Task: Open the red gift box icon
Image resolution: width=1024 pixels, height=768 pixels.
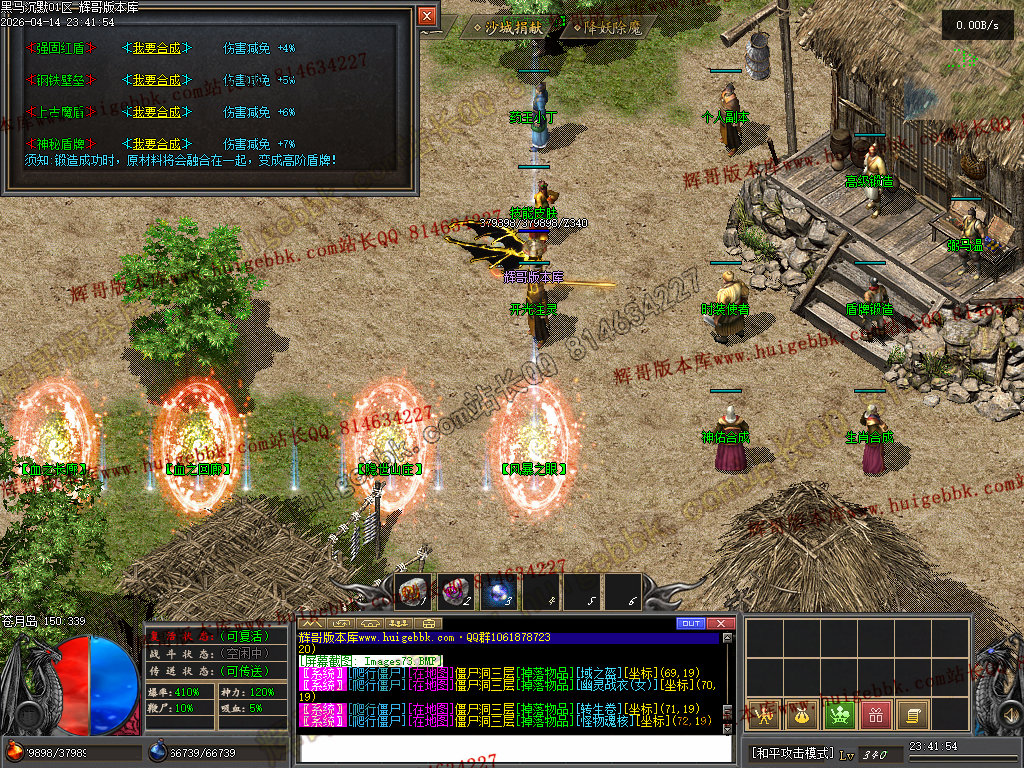Action: click(x=876, y=715)
